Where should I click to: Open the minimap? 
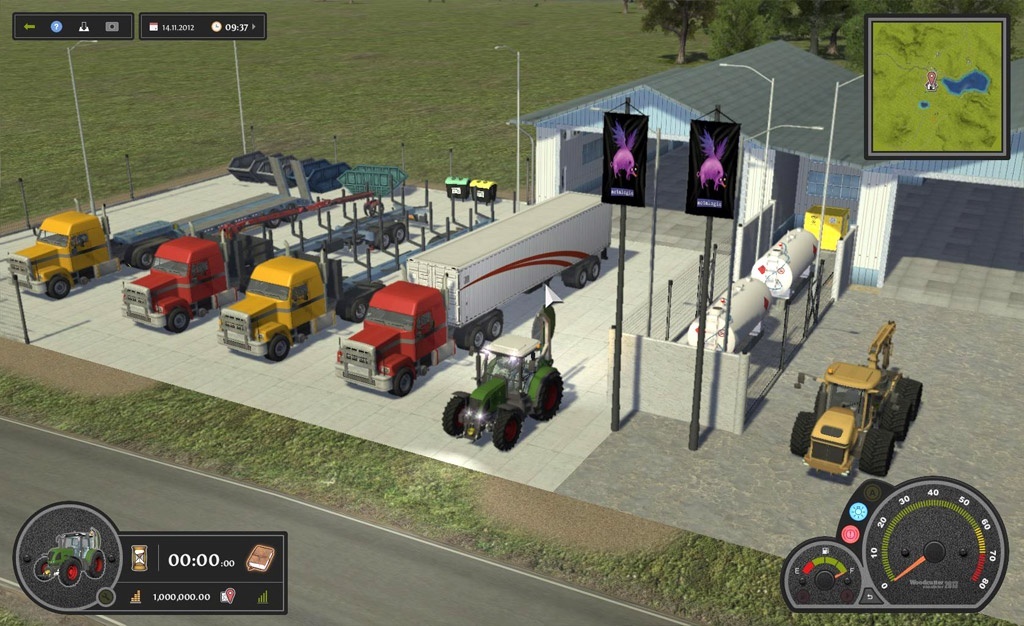(x=936, y=87)
